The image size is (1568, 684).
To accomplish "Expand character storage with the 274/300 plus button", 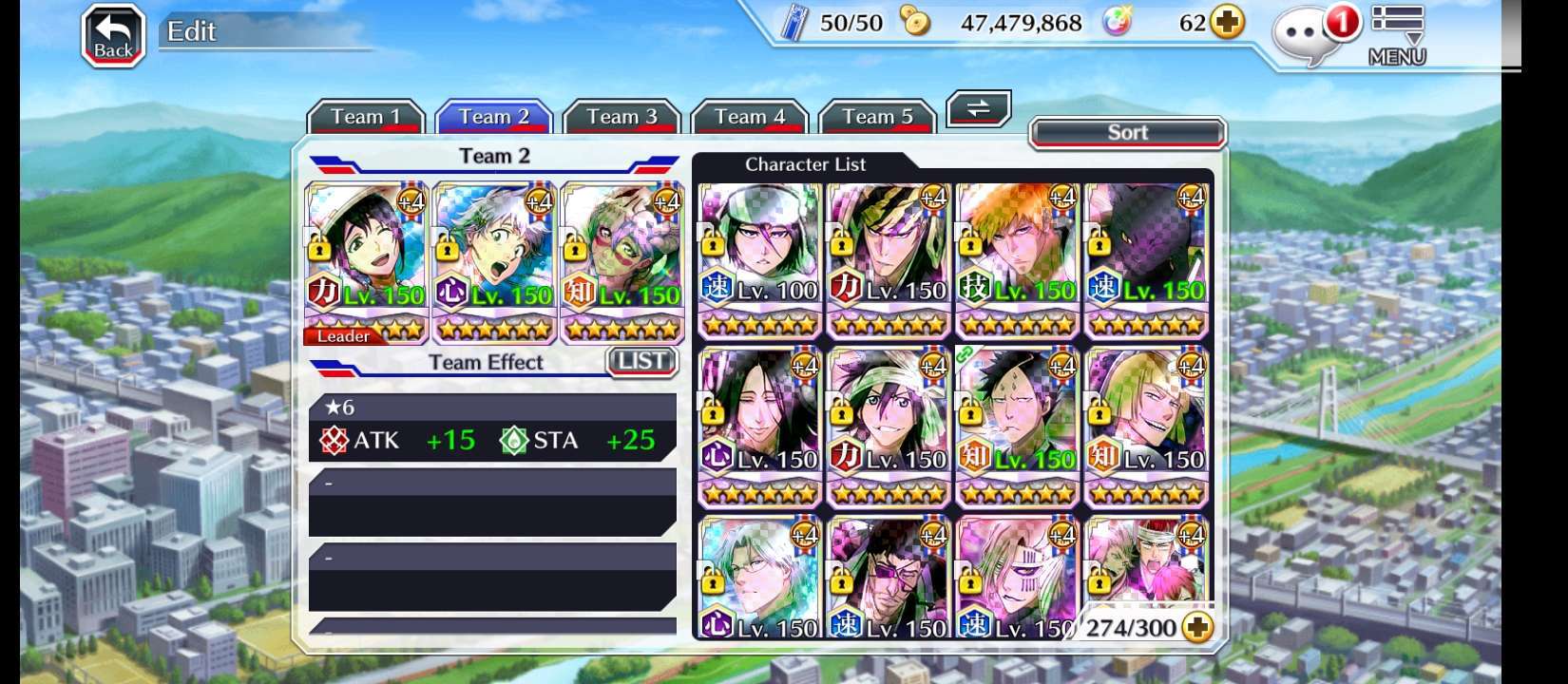I will point(1199,627).
